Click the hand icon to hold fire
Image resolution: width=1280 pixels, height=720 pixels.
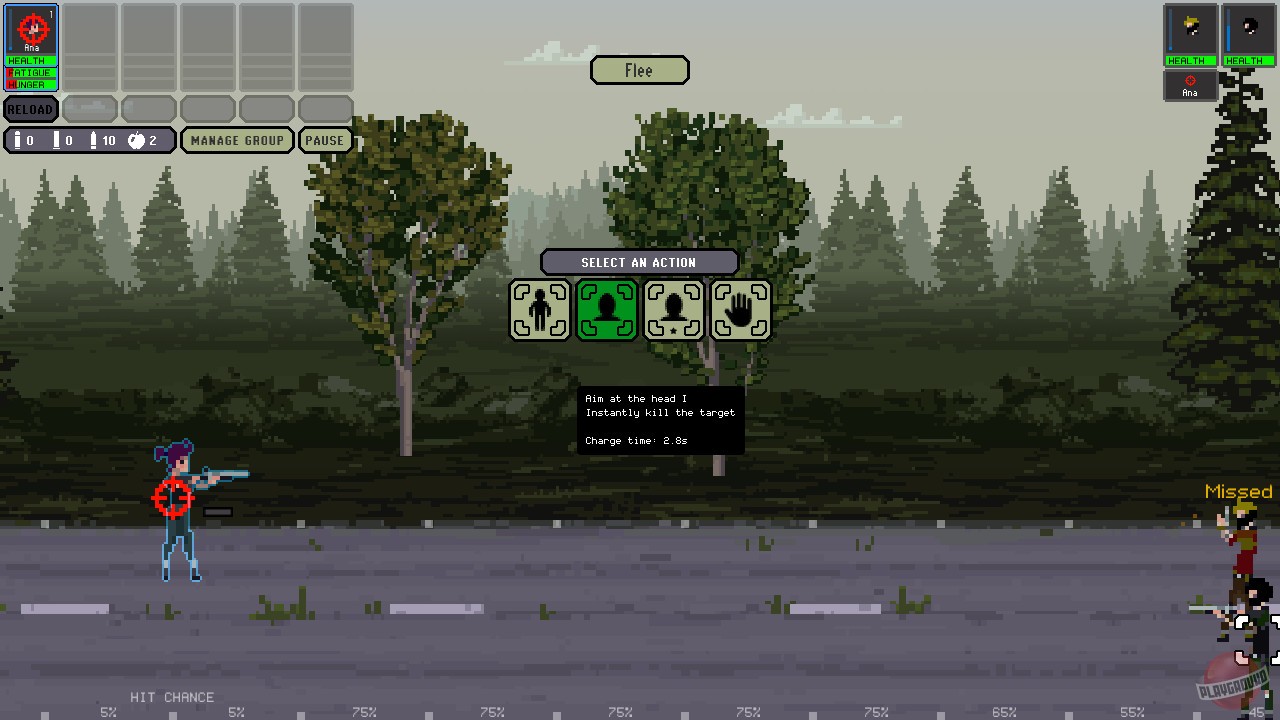point(741,309)
